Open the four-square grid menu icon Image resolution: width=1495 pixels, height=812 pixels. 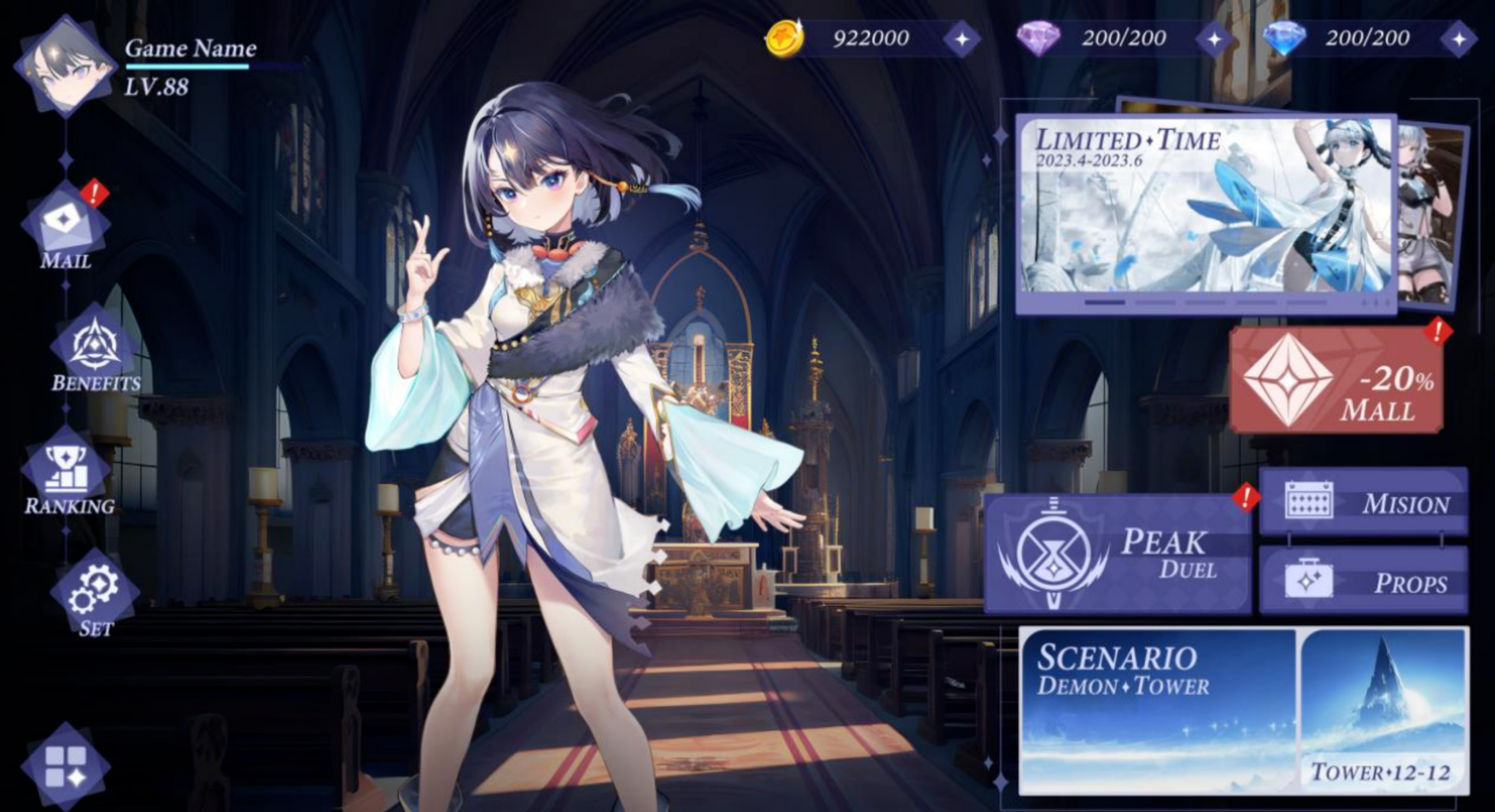point(65,767)
